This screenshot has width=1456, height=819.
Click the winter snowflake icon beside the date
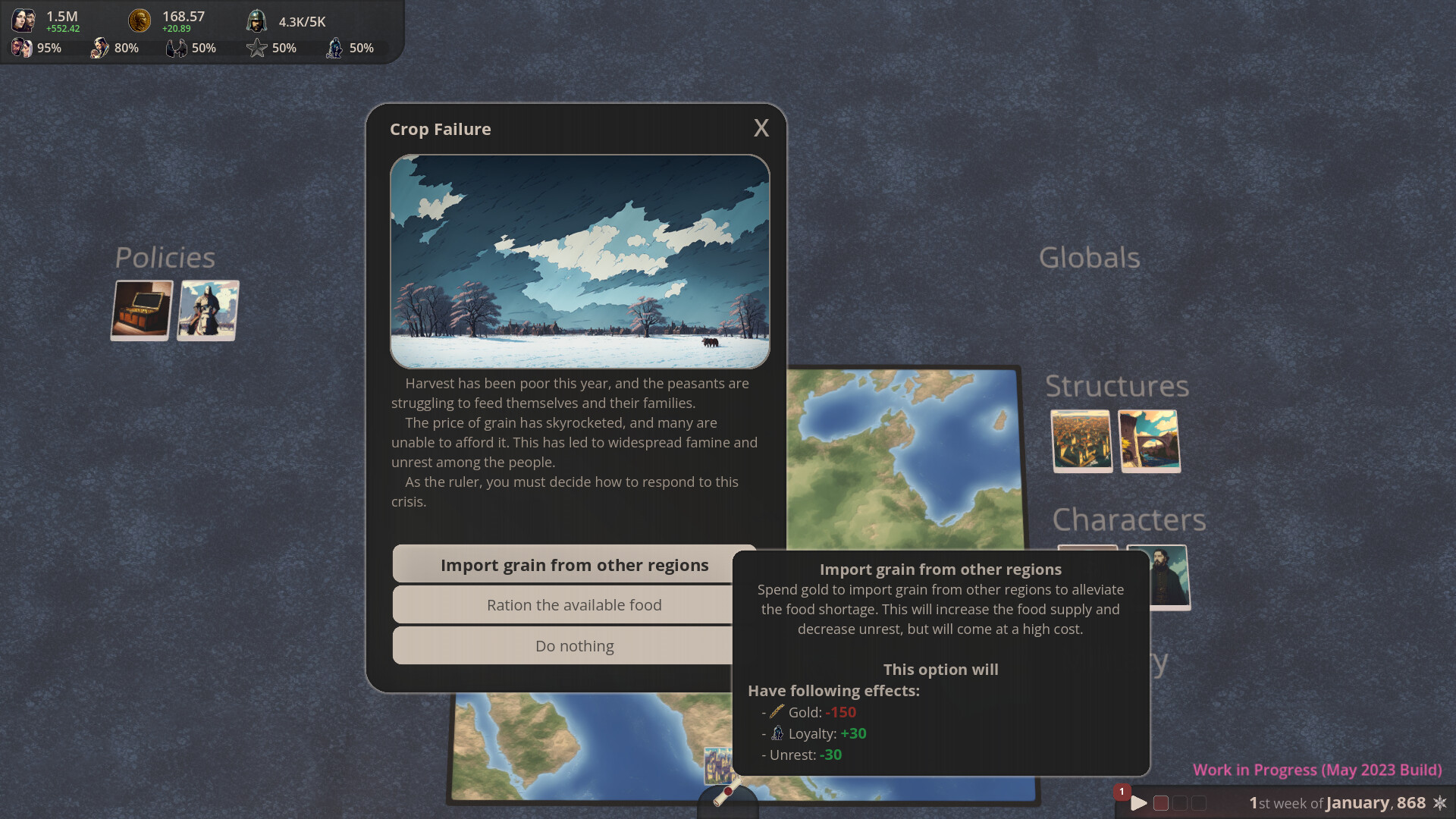(x=1442, y=802)
